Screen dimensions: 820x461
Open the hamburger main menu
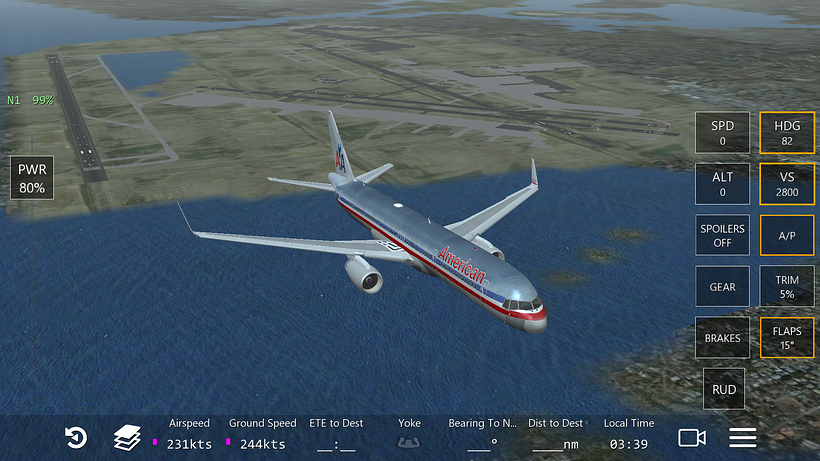pyautogui.click(x=742, y=438)
